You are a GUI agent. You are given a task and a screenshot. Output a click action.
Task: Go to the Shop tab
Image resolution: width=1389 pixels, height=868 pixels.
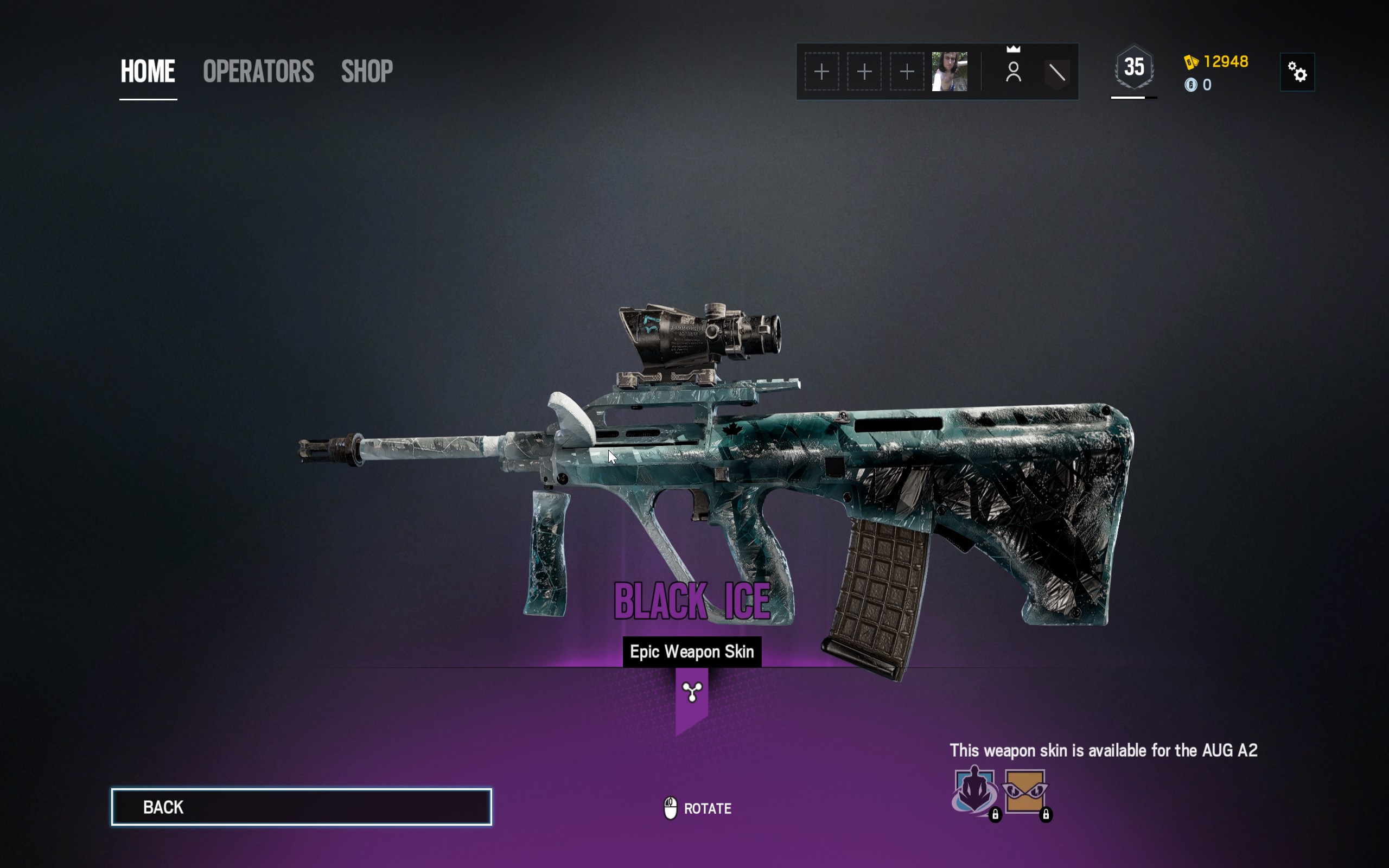point(367,72)
